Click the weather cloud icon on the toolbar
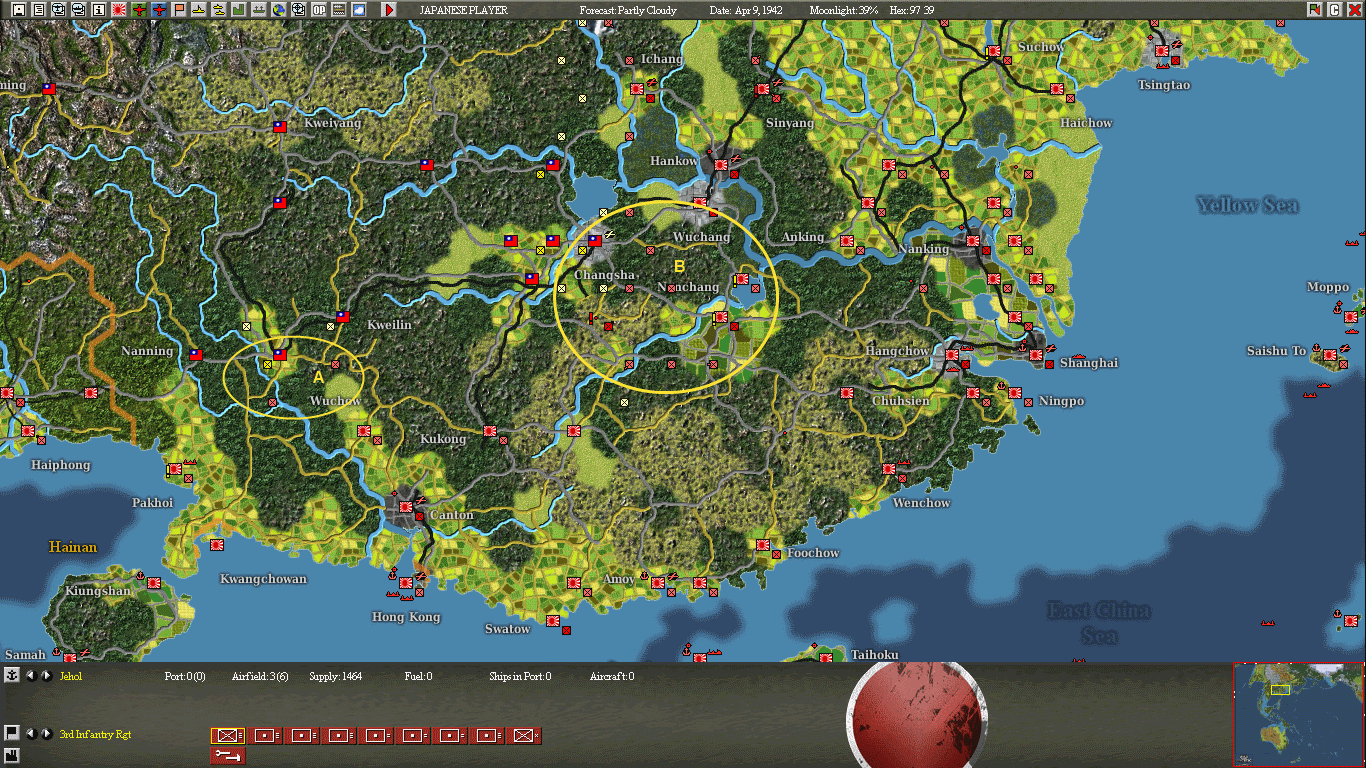 [x=359, y=10]
